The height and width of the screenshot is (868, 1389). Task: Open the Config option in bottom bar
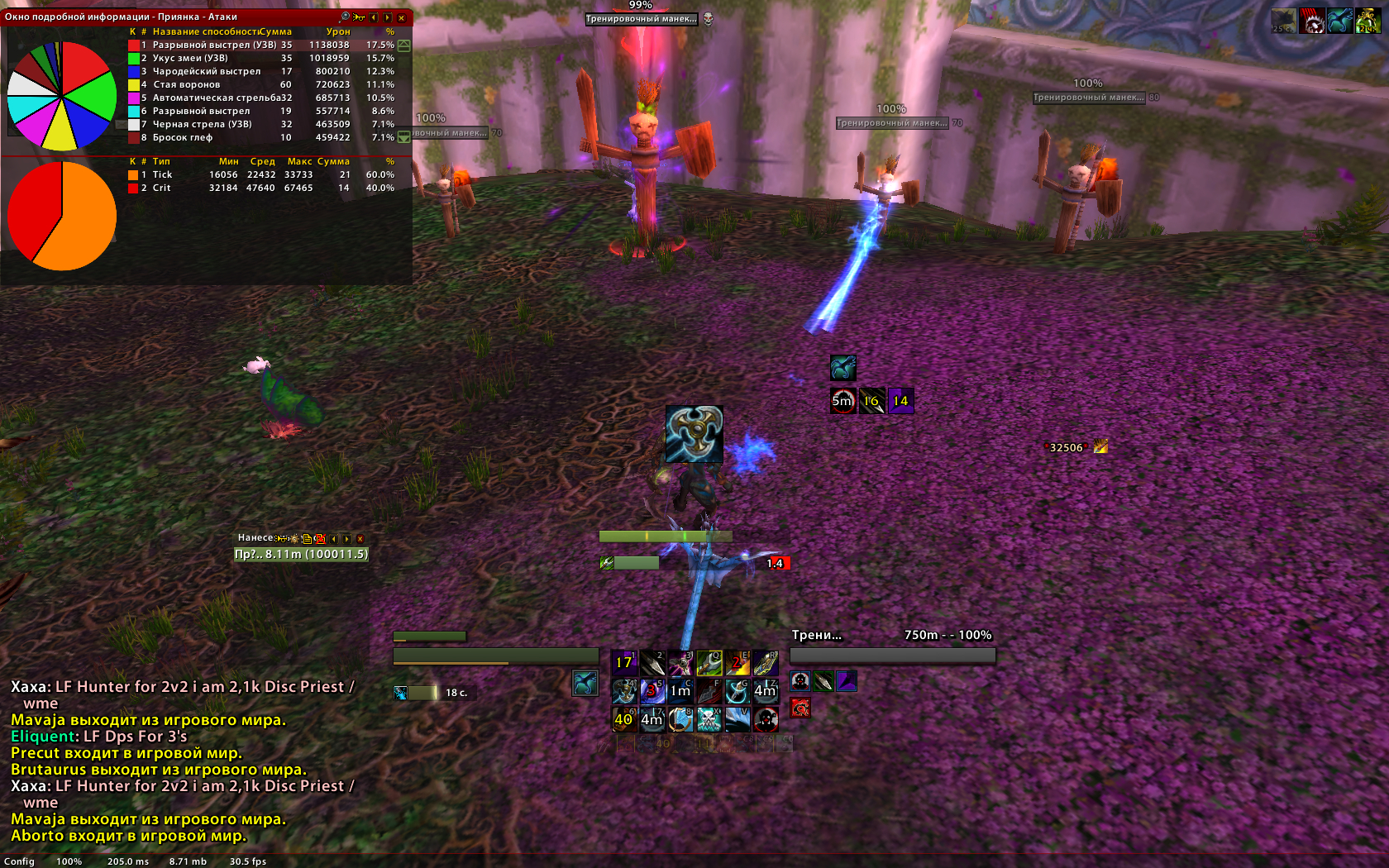click(19, 861)
